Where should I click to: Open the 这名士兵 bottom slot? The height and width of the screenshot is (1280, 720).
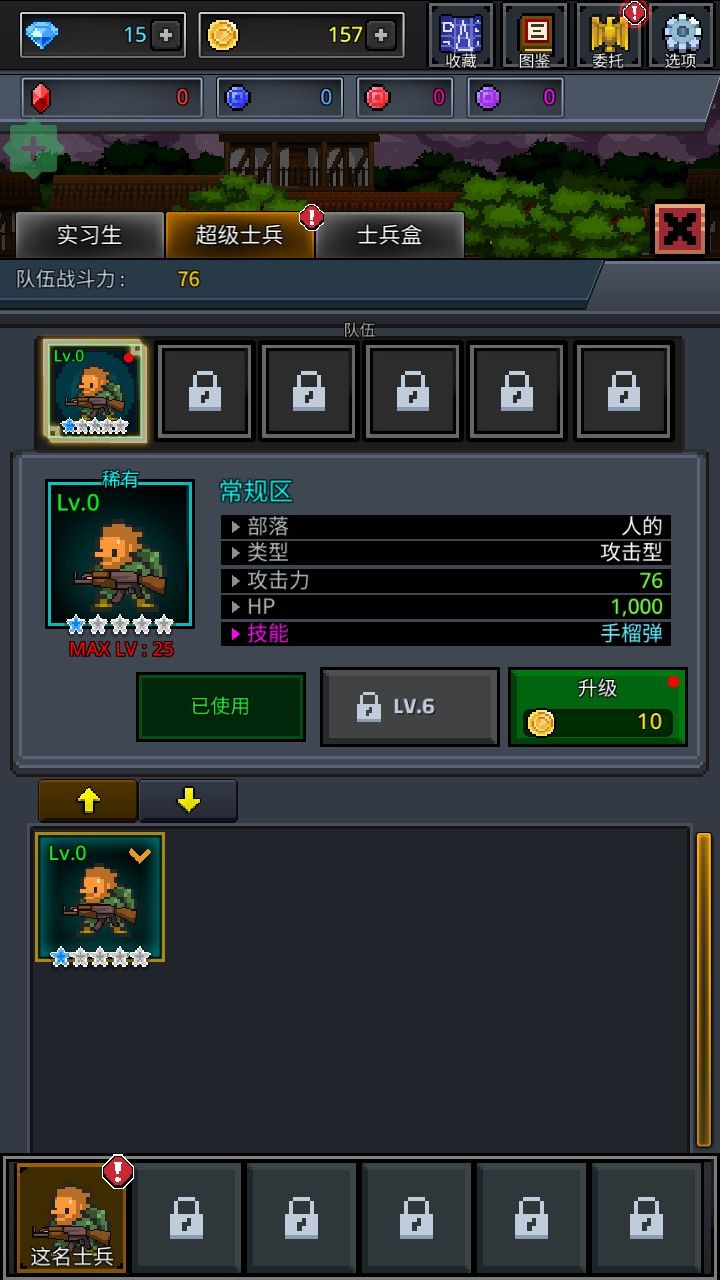(x=72, y=1217)
